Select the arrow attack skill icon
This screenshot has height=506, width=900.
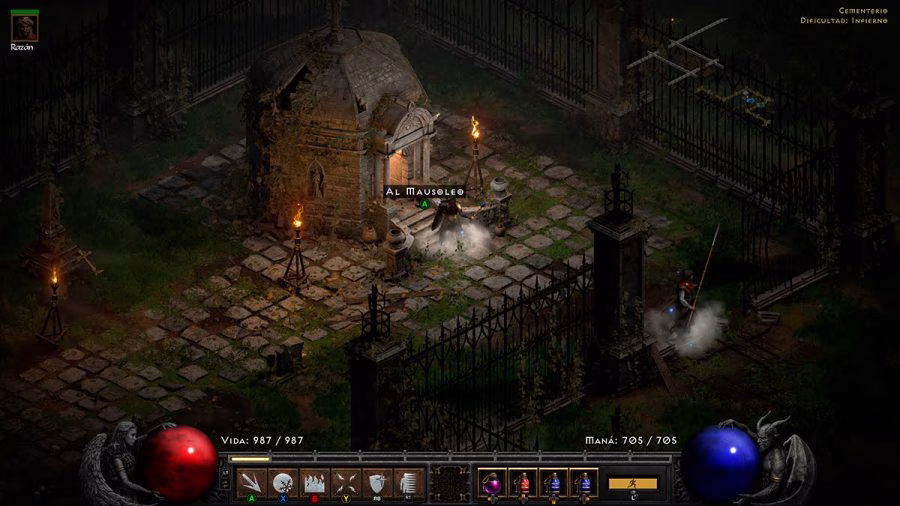point(252,482)
